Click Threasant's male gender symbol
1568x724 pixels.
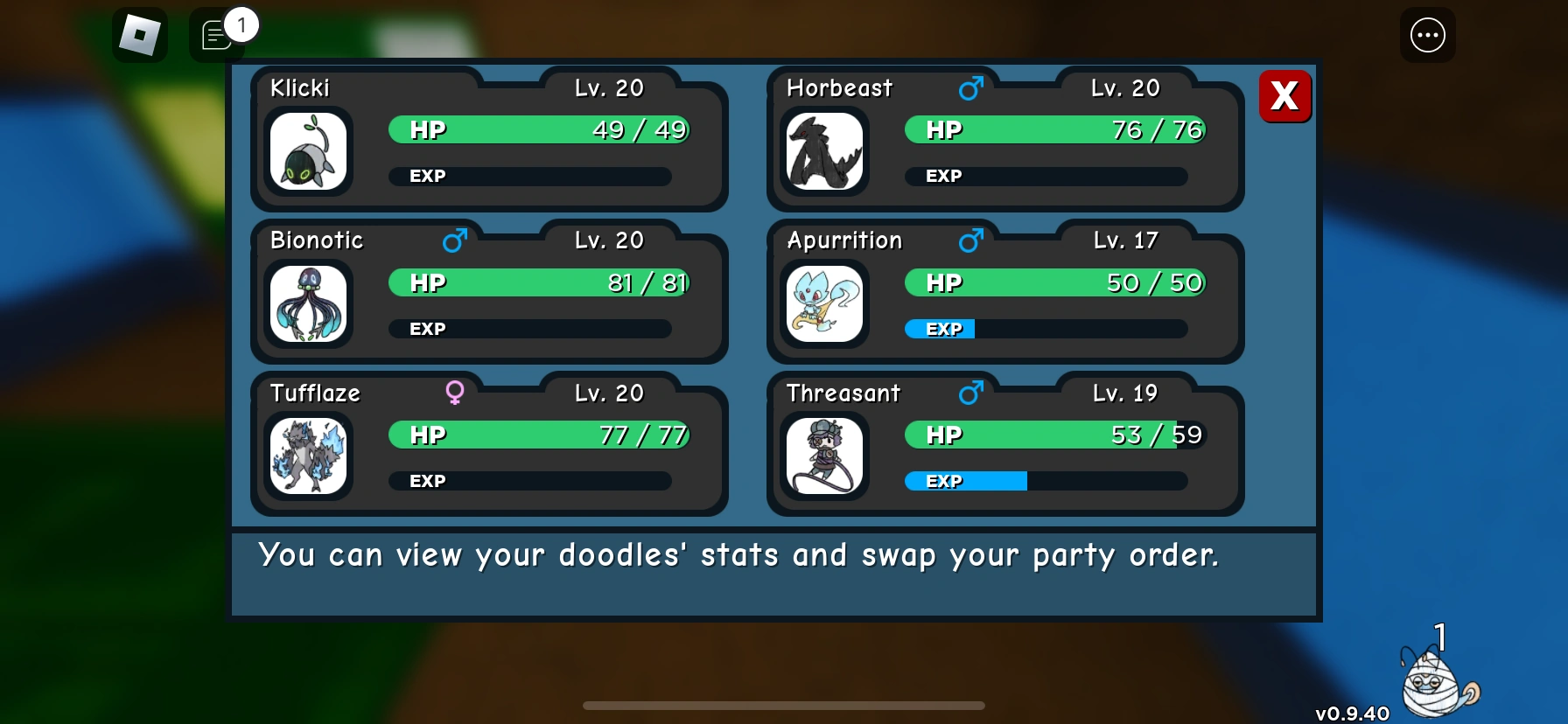click(971, 392)
